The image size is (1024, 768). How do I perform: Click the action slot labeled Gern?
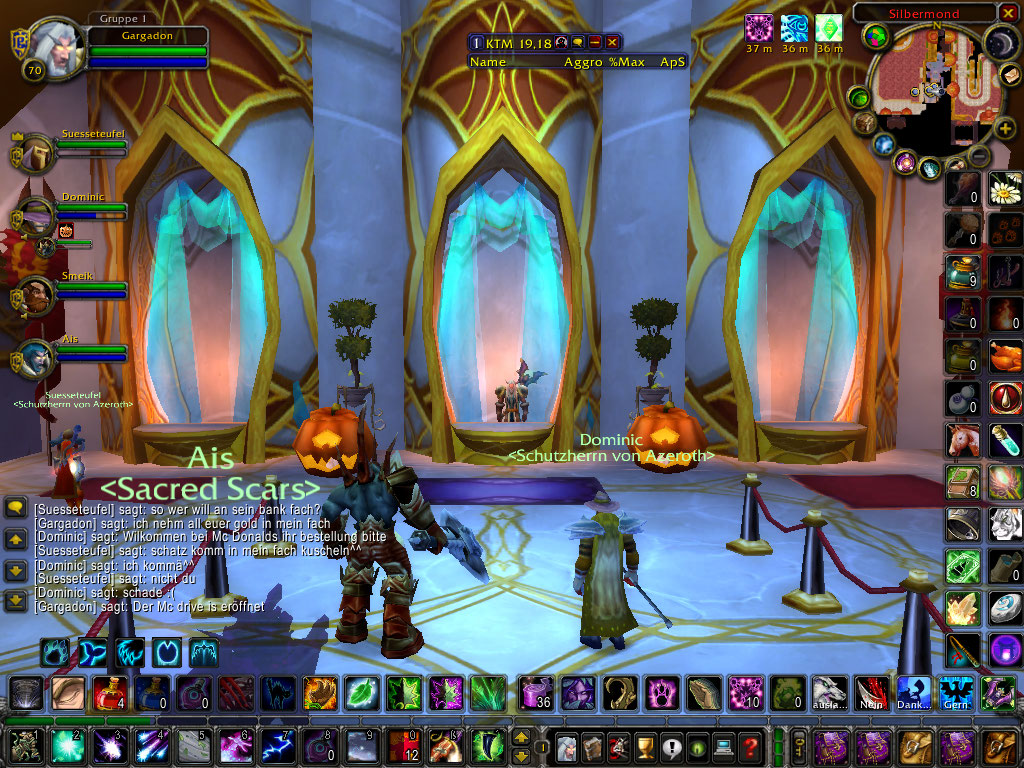pyautogui.click(x=955, y=692)
